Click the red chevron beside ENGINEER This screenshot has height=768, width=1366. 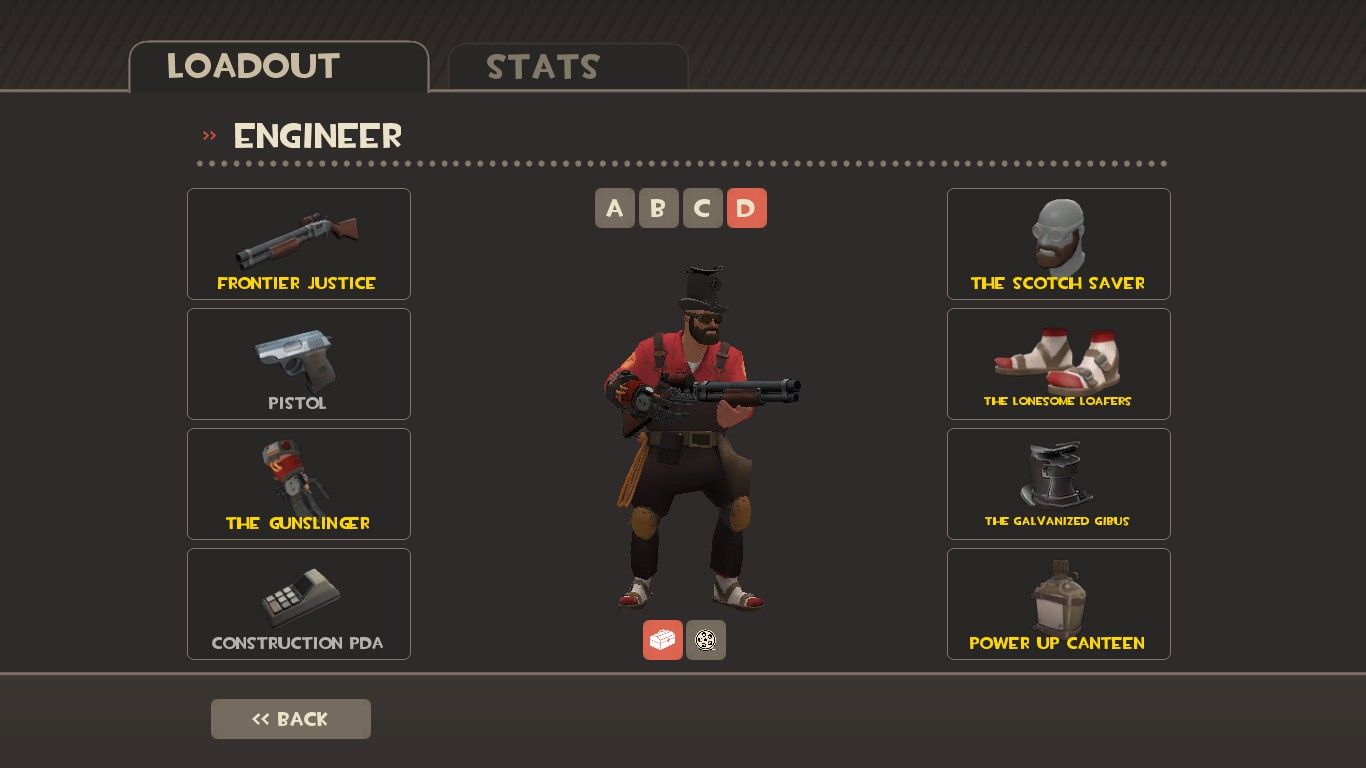pos(209,133)
